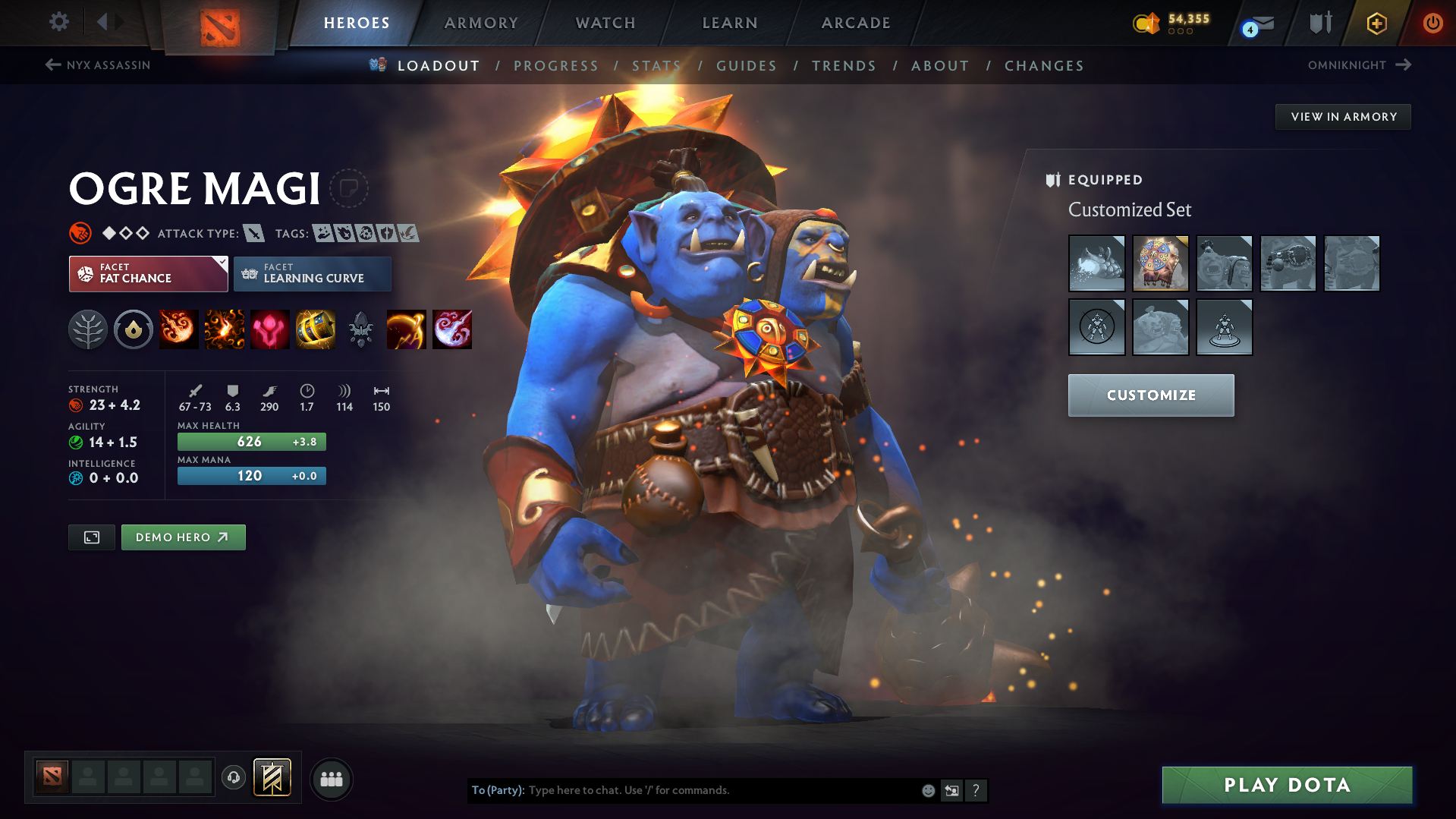Toggle the hero full-screen preview icon
The height and width of the screenshot is (819, 1456).
point(91,537)
